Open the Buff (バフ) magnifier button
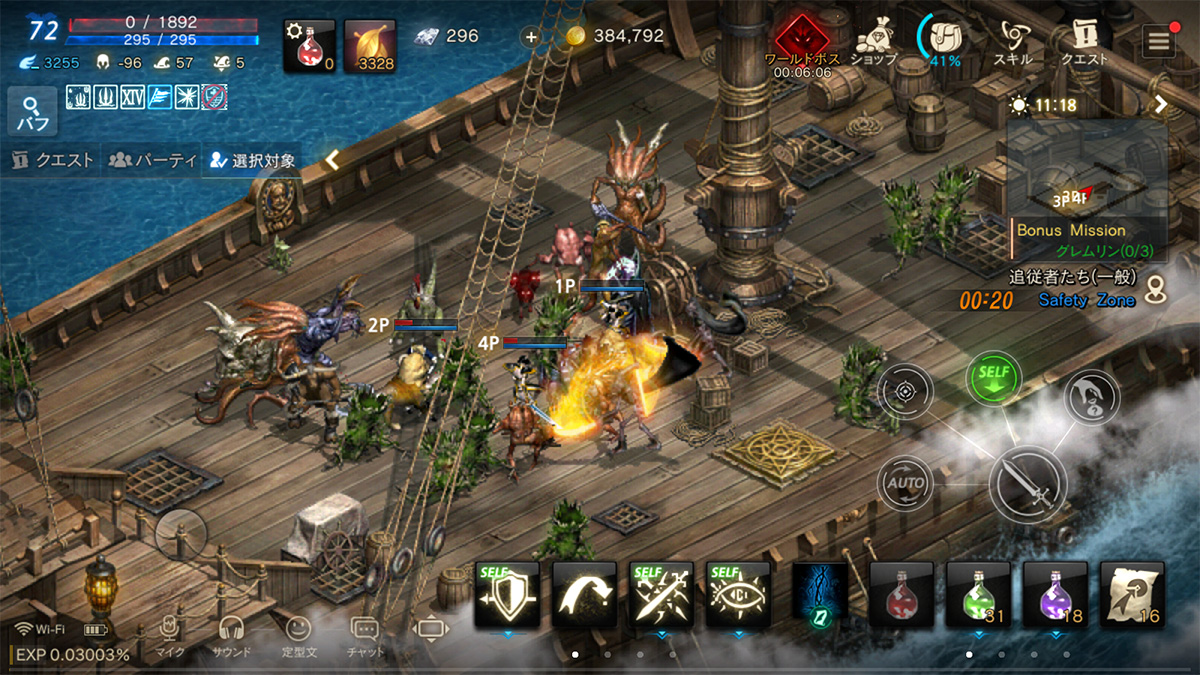1200x675 pixels. click(32, 111)
